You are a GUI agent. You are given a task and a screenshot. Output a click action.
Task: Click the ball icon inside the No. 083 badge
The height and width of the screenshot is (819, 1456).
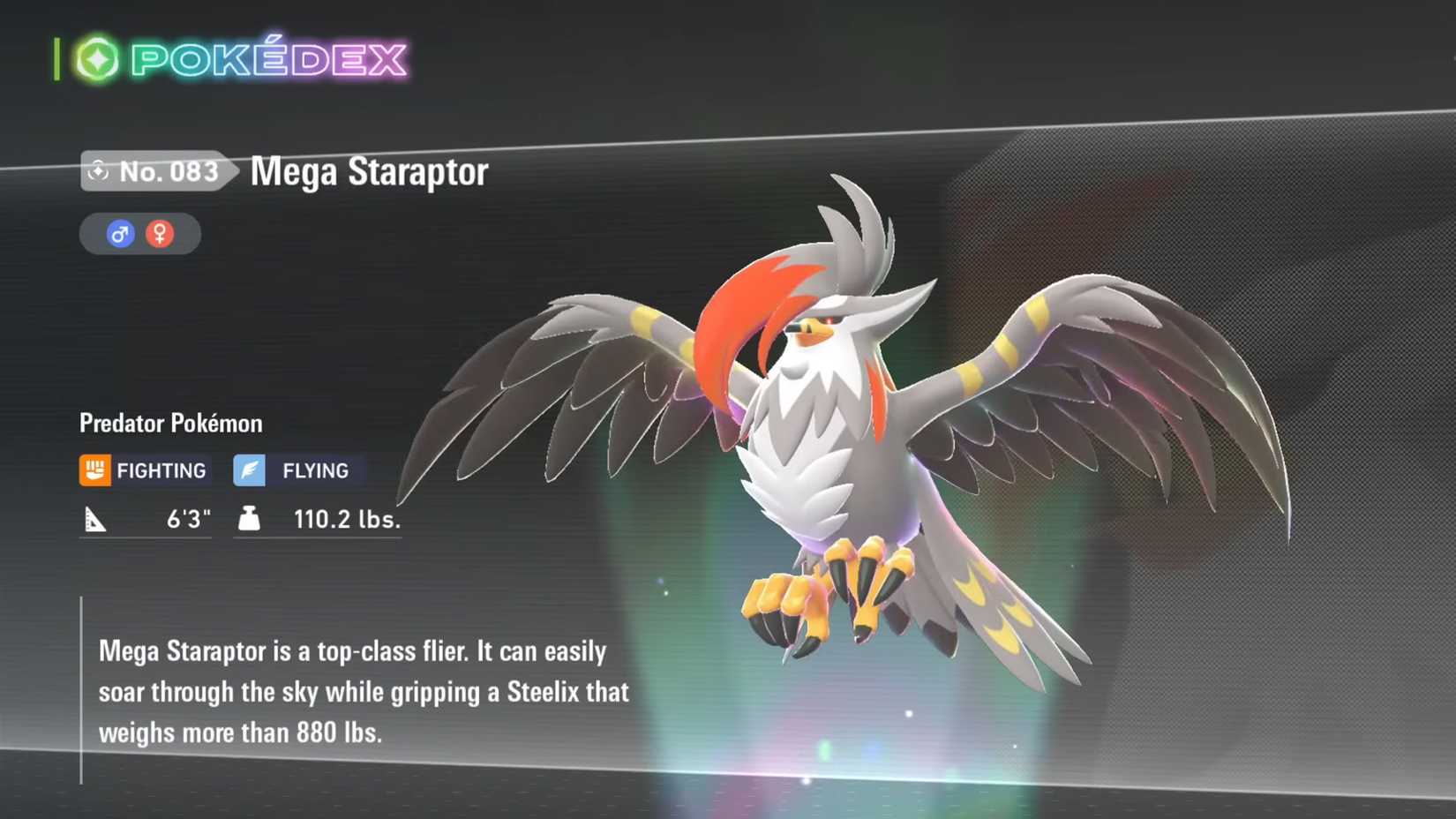coord(100,172)
